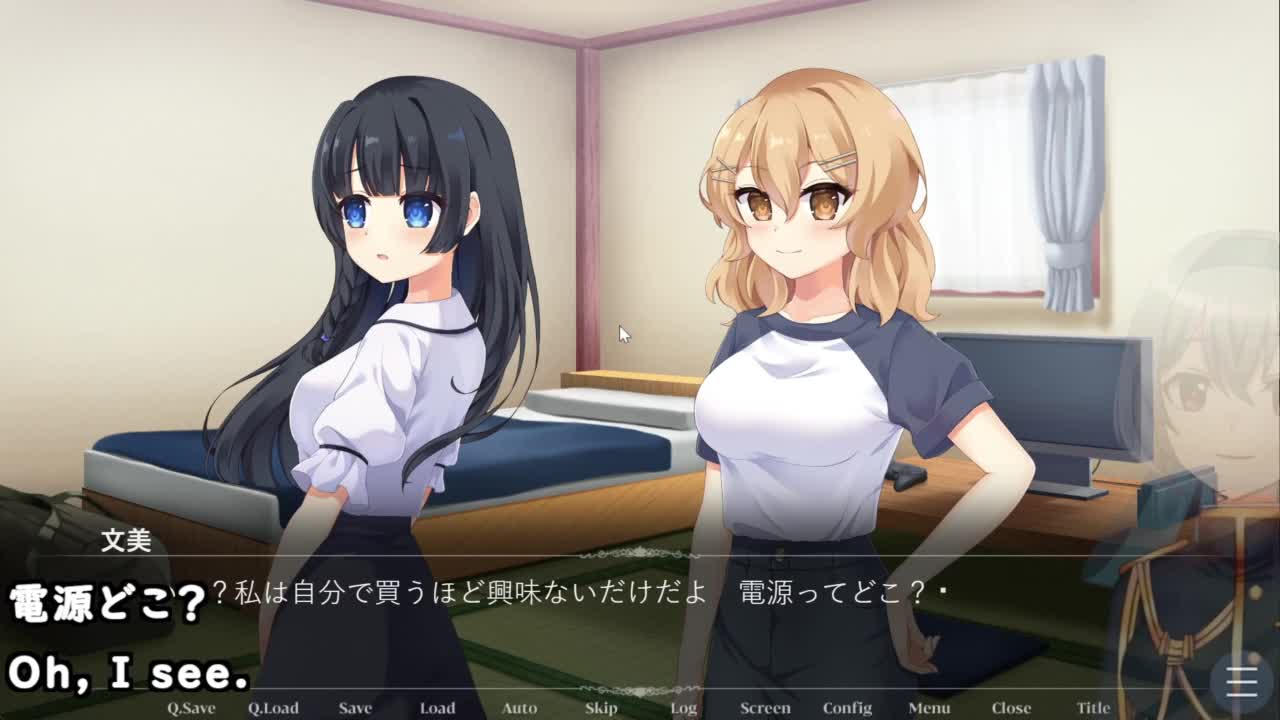Click Q.Load to quick load
1280x720 pixels.
pyautogui.click(x=273, y=708)
